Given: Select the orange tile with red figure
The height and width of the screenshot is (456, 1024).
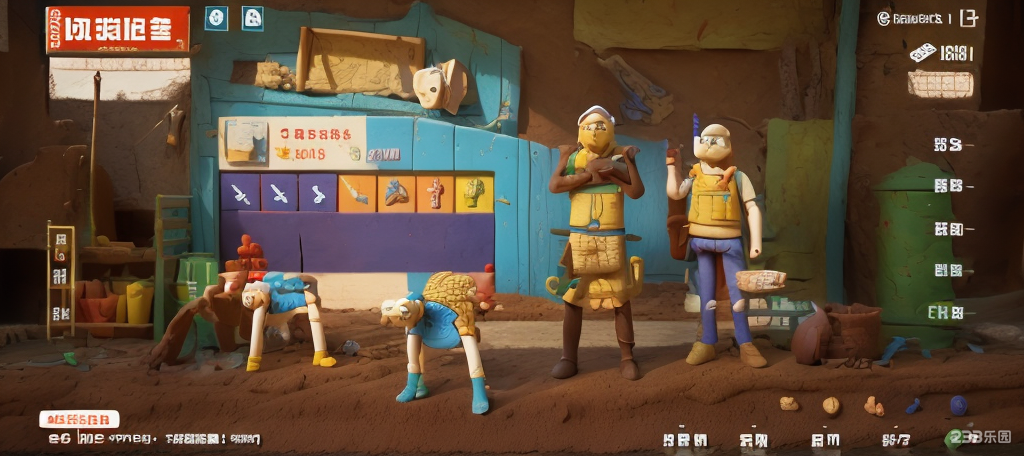Looking at the screenshot, I should tap(435, 192).
